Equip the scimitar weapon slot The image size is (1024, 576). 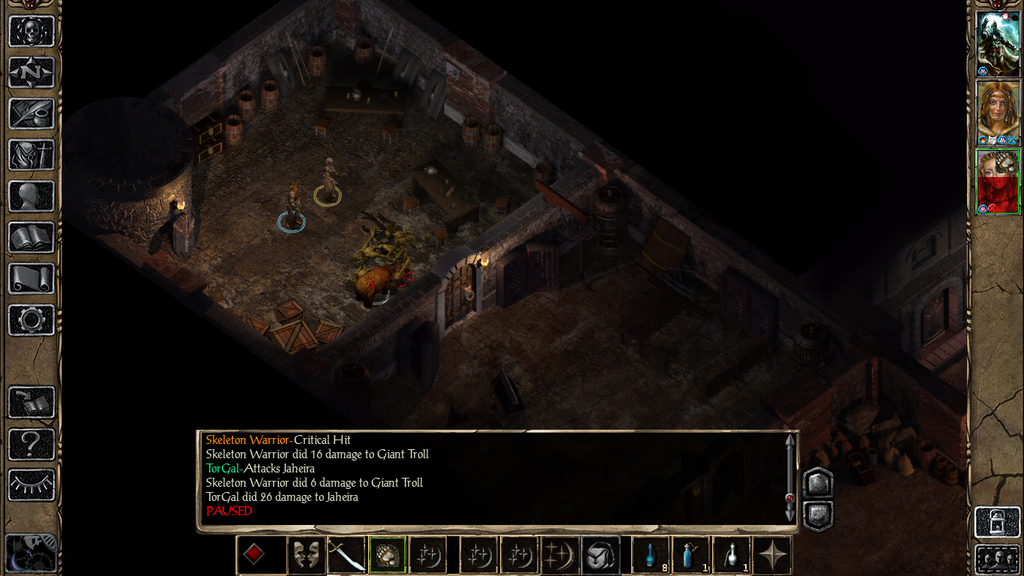tap(346, 555)
